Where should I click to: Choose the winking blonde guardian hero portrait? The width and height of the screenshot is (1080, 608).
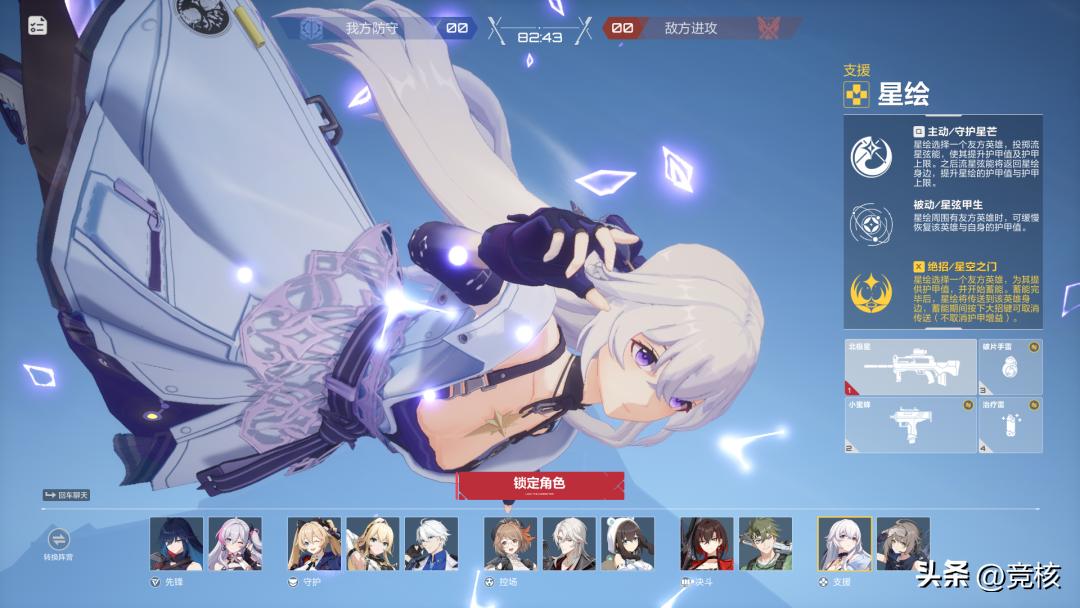(314, 544)
